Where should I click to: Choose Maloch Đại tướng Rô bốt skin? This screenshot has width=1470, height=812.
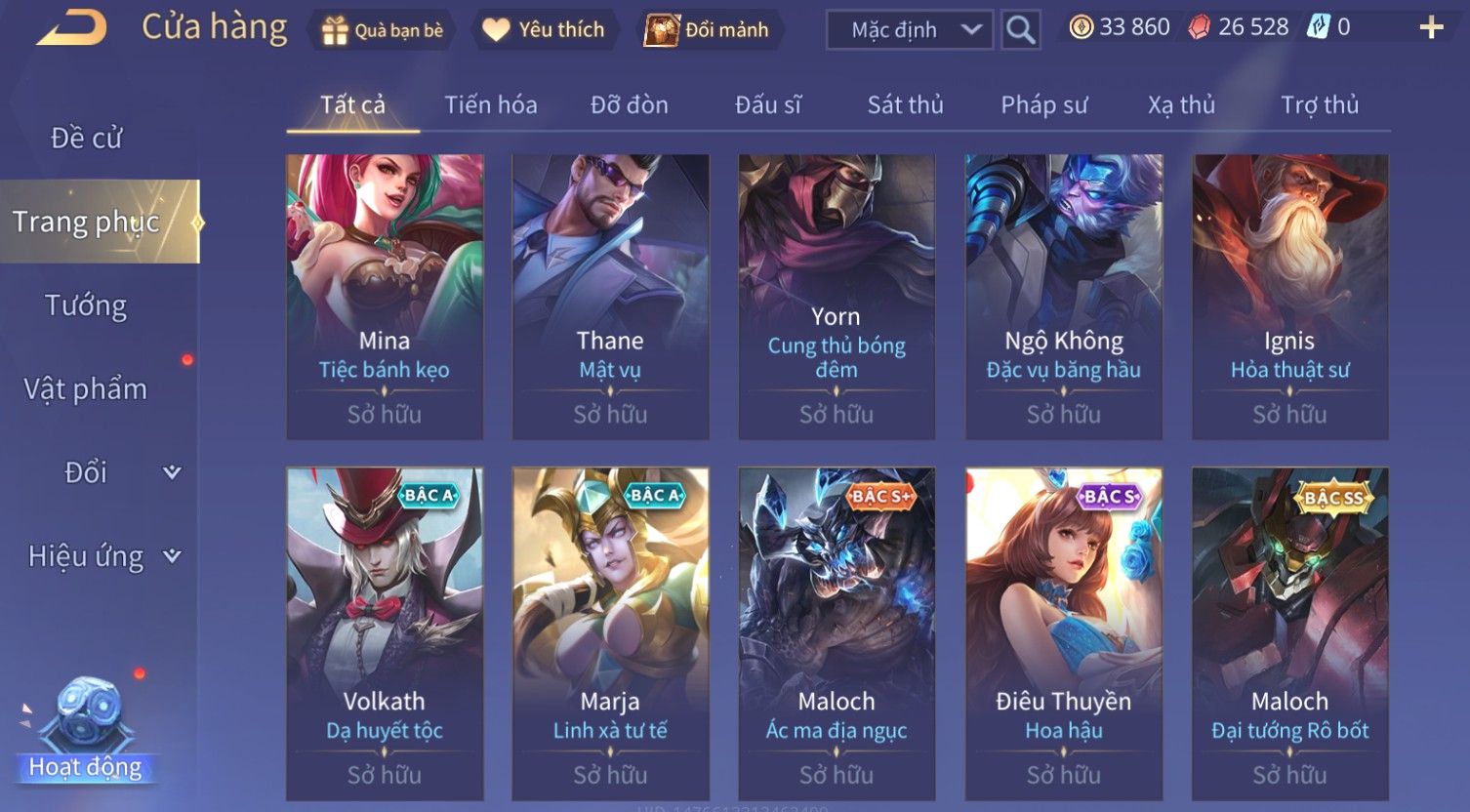coord(1289,633)
